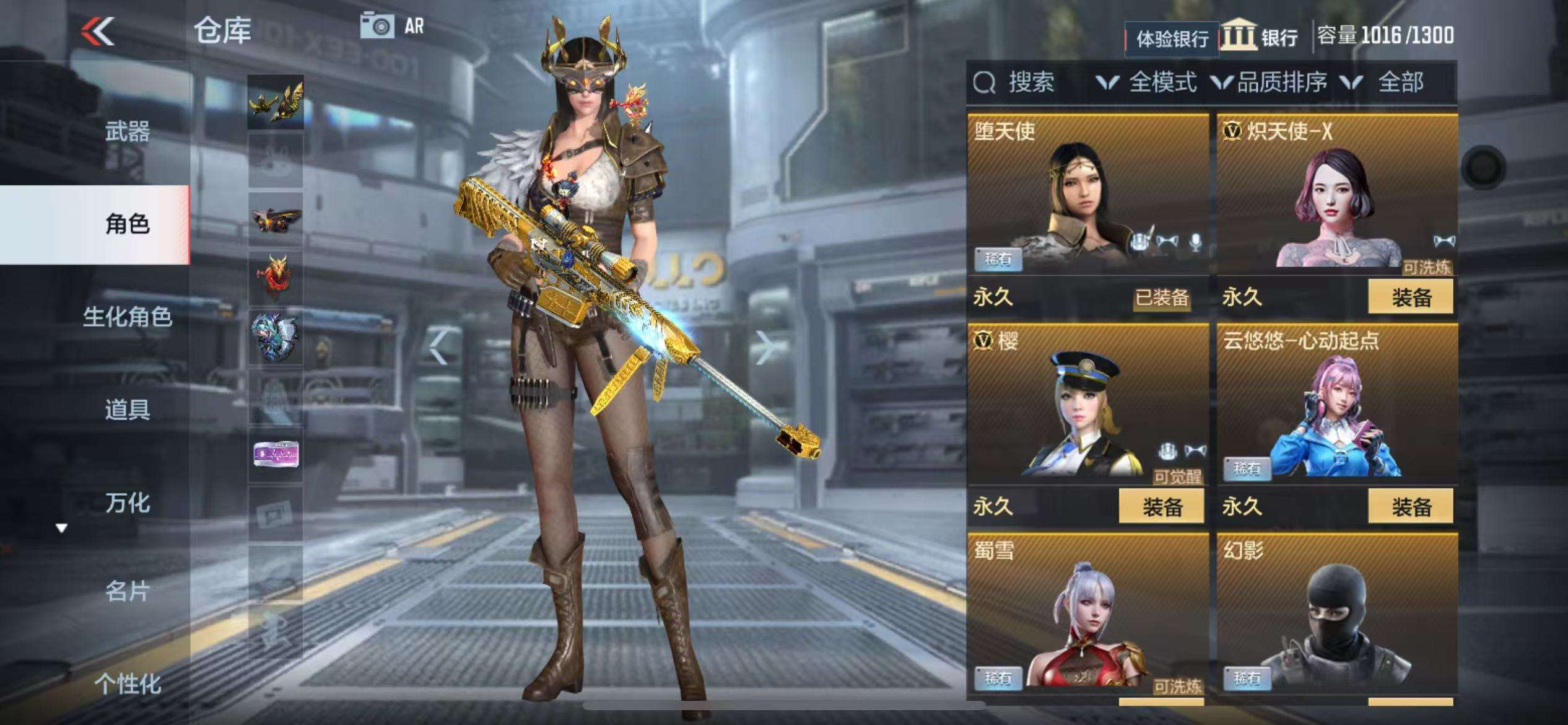The width and height of the screenshot is (1568, 725).
Task: Switch to the 武器 category
Action: pos(127,131)
